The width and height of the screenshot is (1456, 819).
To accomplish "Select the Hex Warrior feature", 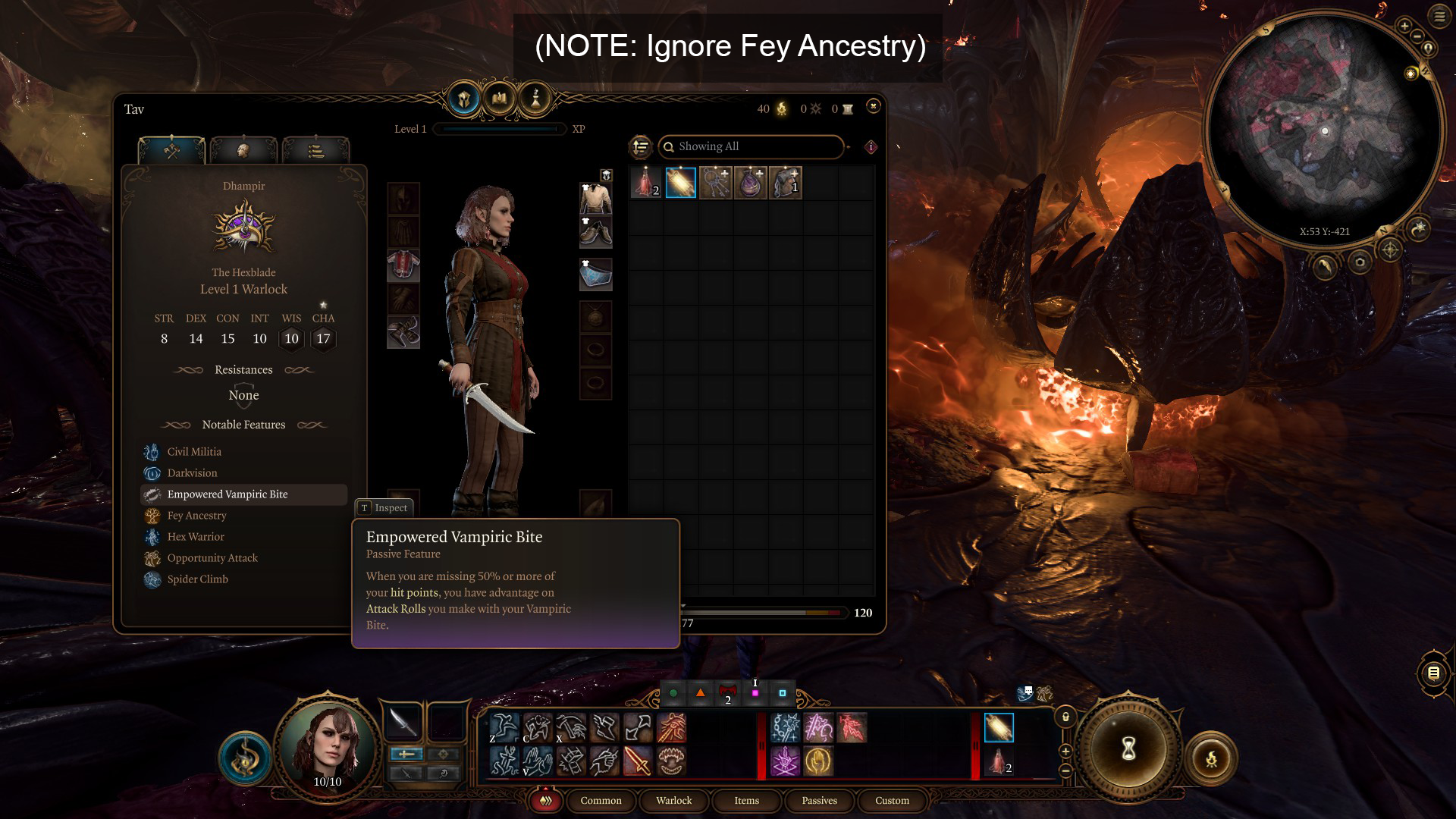I will (196, 537).
